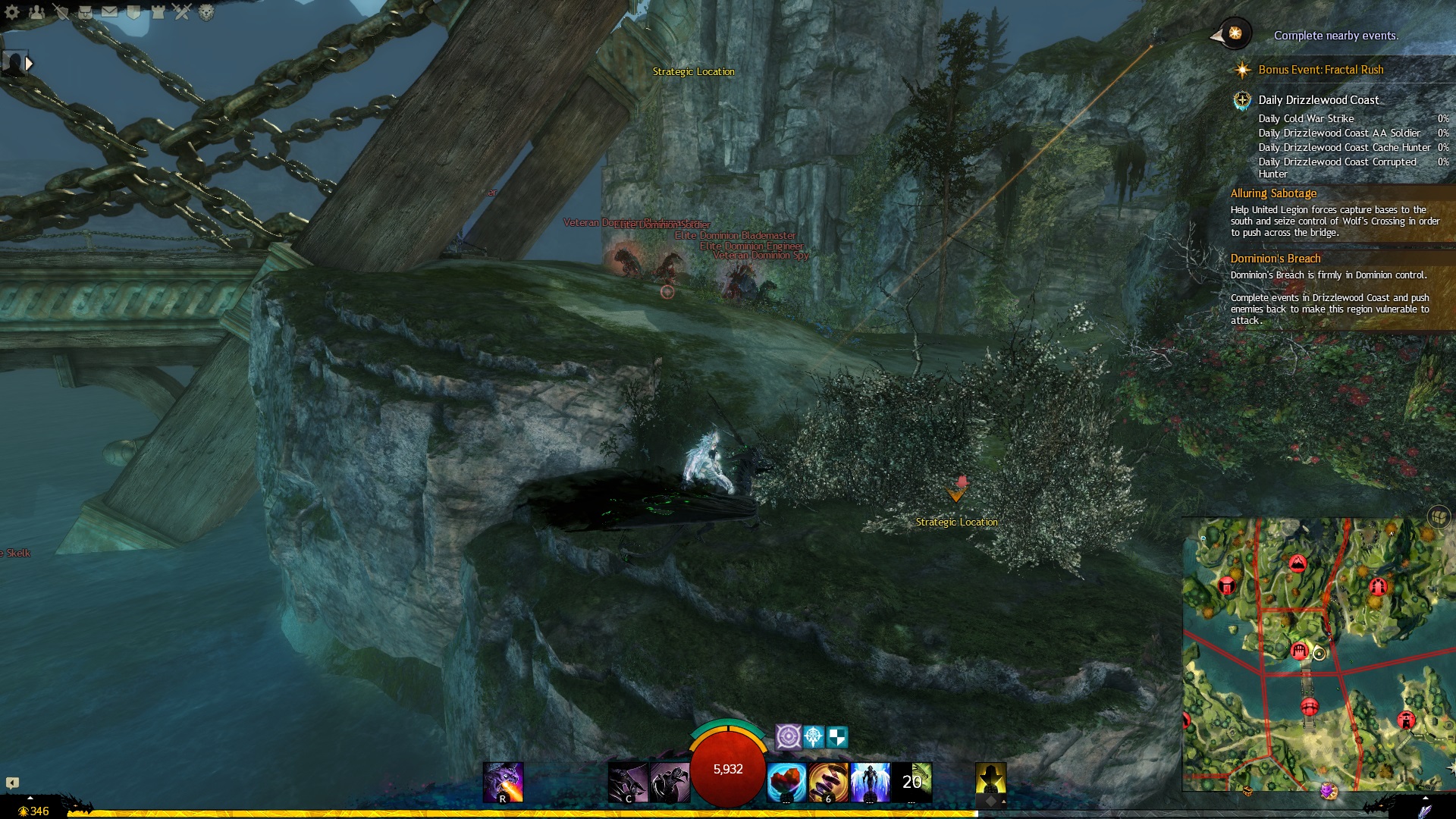Open the Hero panel sword-and-shield icon
This screenshot has height=819, width=1456.
(x=61, y=11)
